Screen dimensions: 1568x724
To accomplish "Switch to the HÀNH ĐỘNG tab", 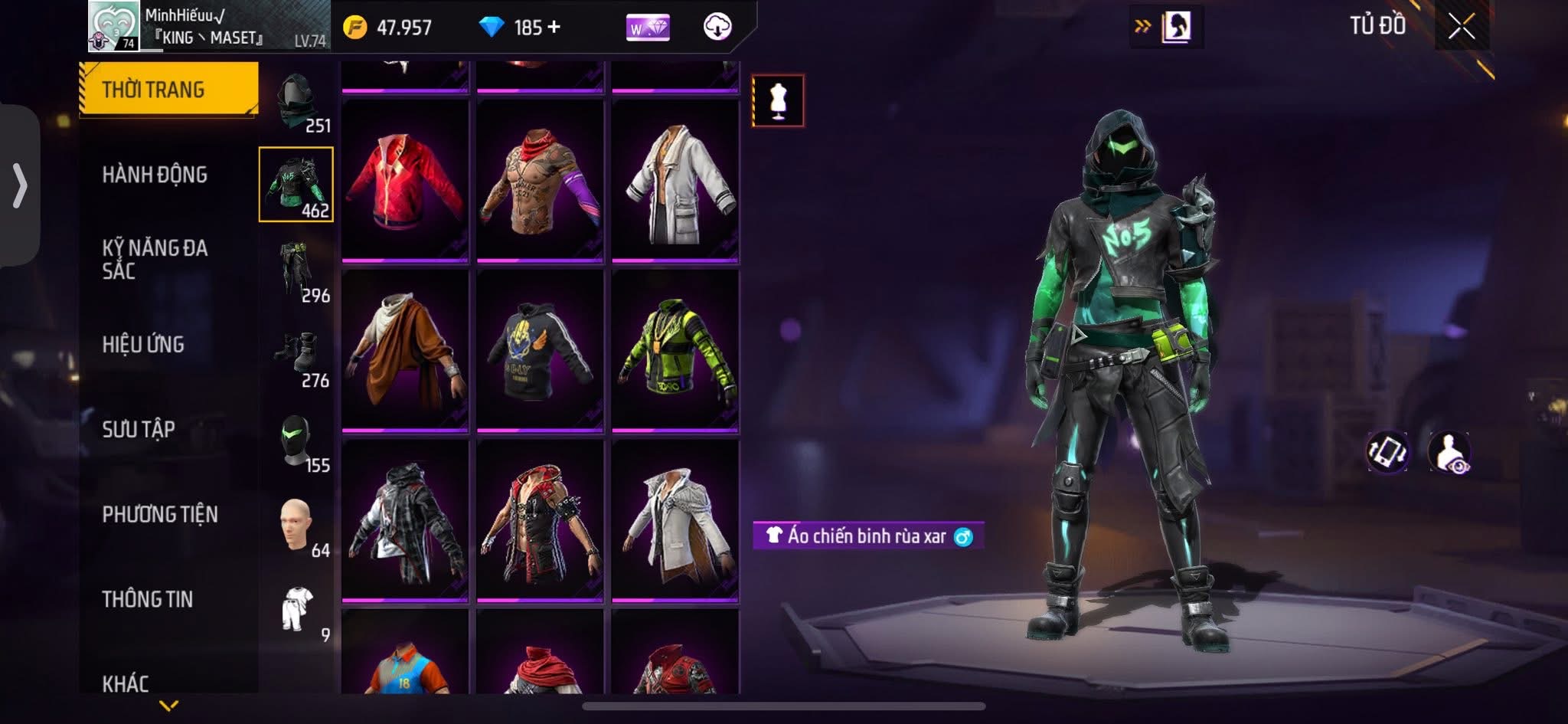I will (156, 175).
